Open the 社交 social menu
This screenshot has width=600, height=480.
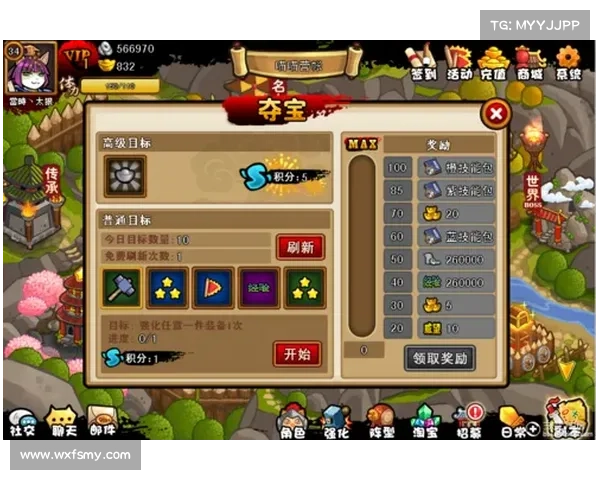22,422
